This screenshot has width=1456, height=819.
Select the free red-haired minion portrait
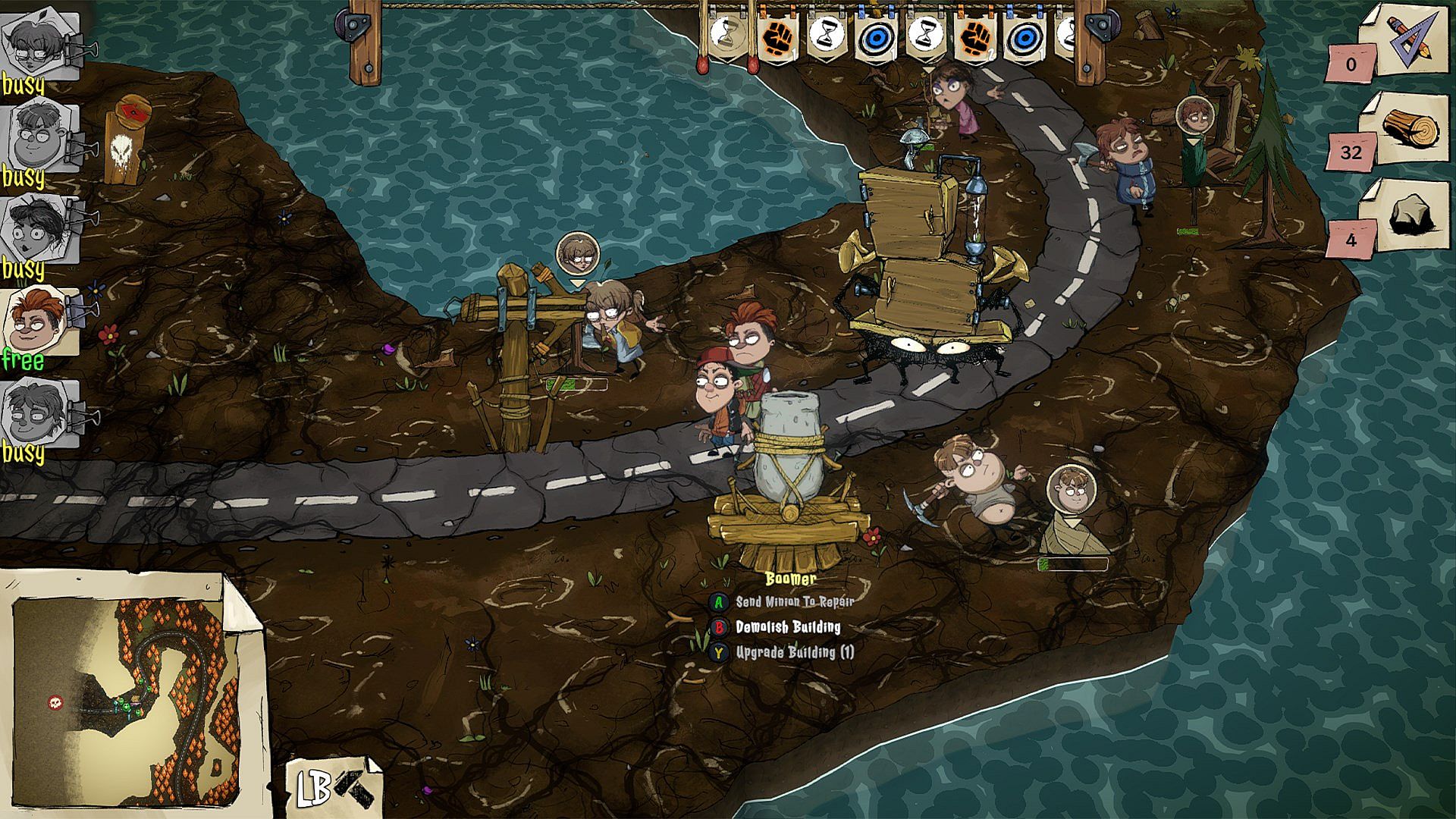coord(38,320)
